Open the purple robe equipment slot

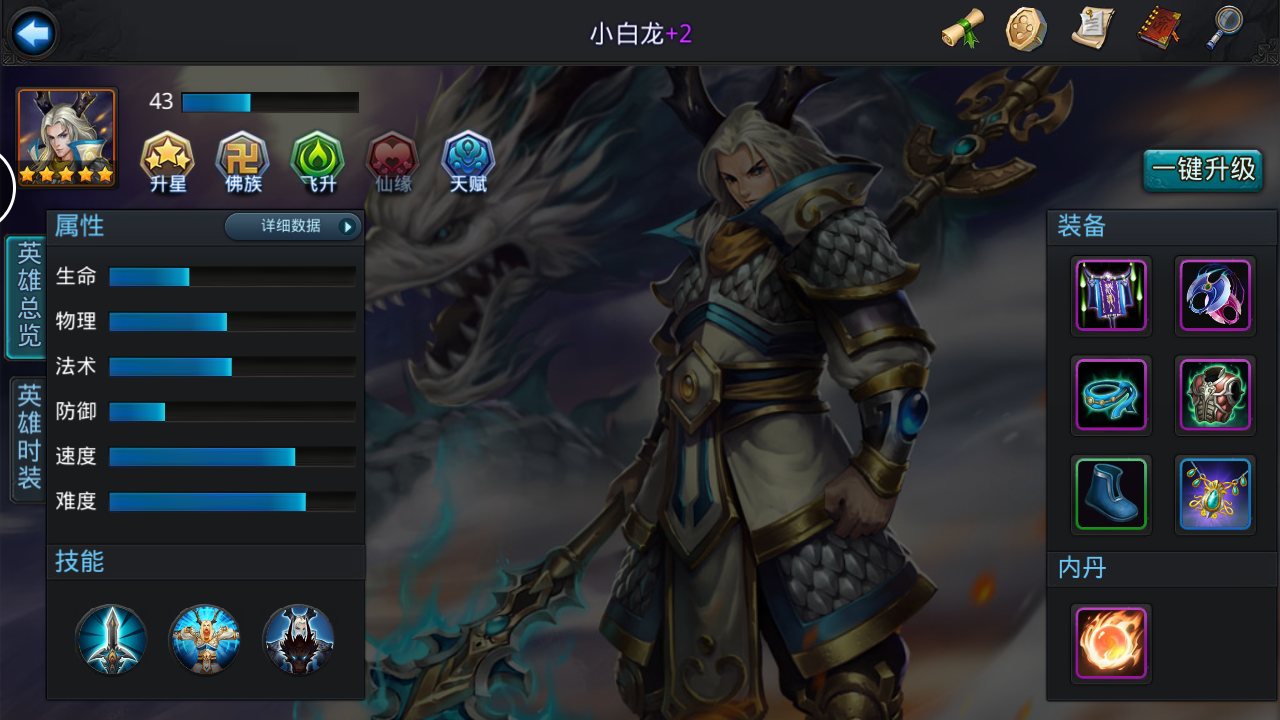pyautogui.click(x=1111, y=296)
